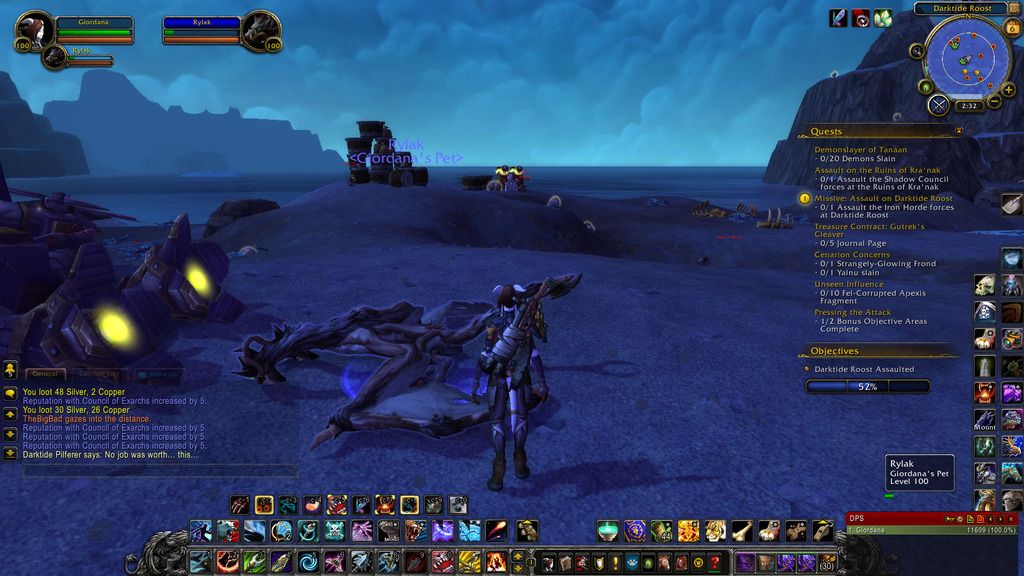Select the Unseen Influence quest entry
This screenshot has width=1024, height=576.
[x=849, y=284]
